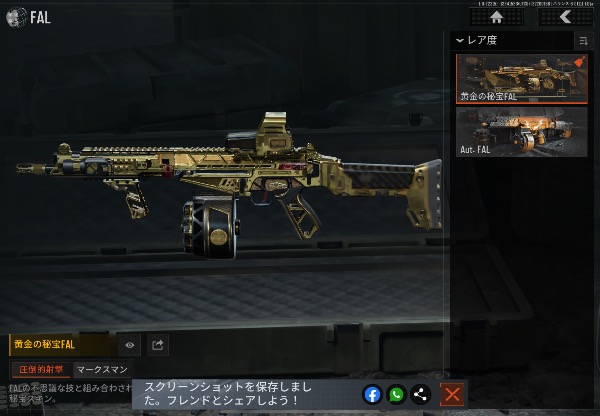Select the 黄金の秘宝FAL skin thumbnail
This screenshot has height=416, width=600.
tap(521, 79)
